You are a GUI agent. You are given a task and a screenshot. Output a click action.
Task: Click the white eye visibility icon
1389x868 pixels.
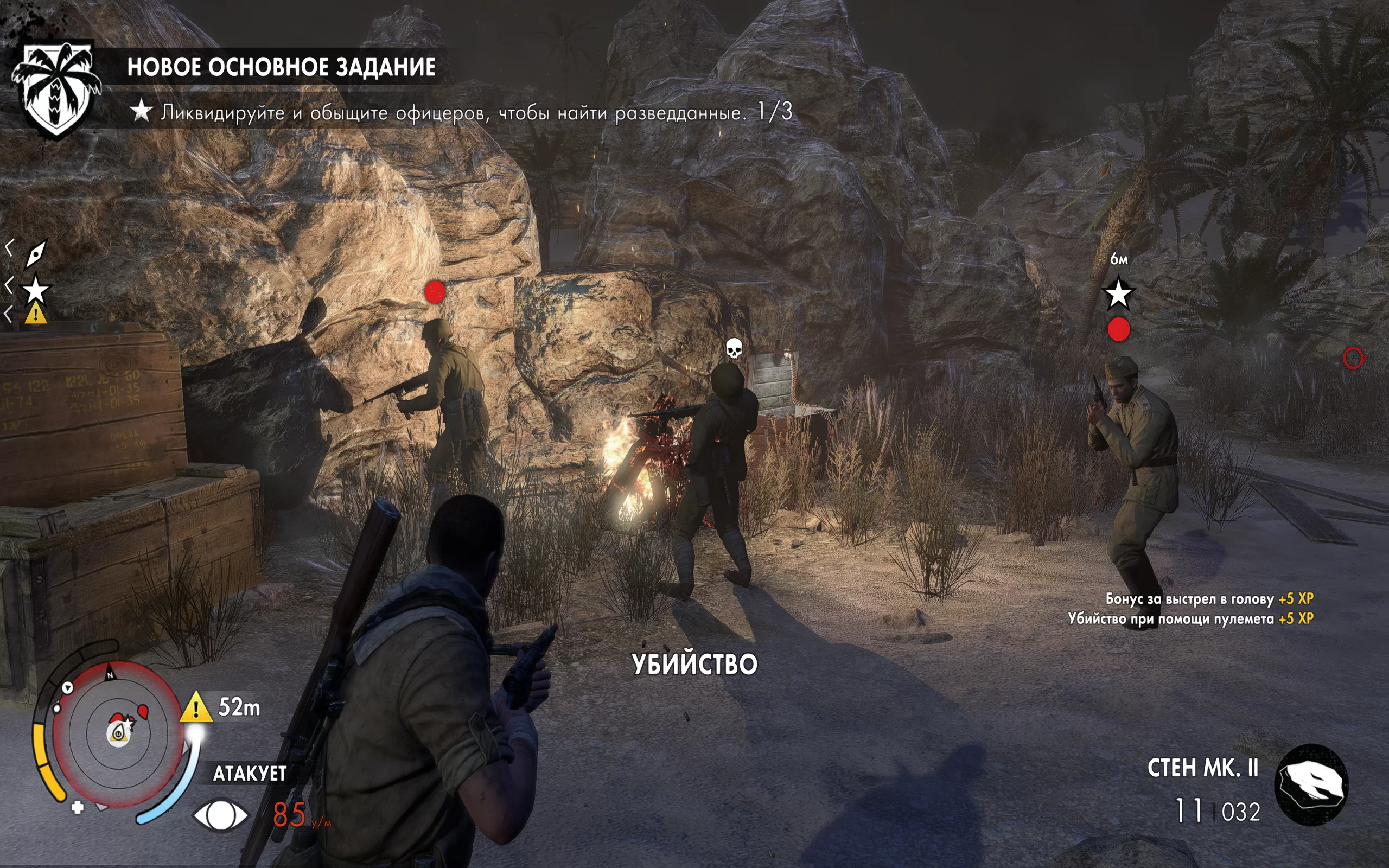pyautogui.click(x=220, y=815)
